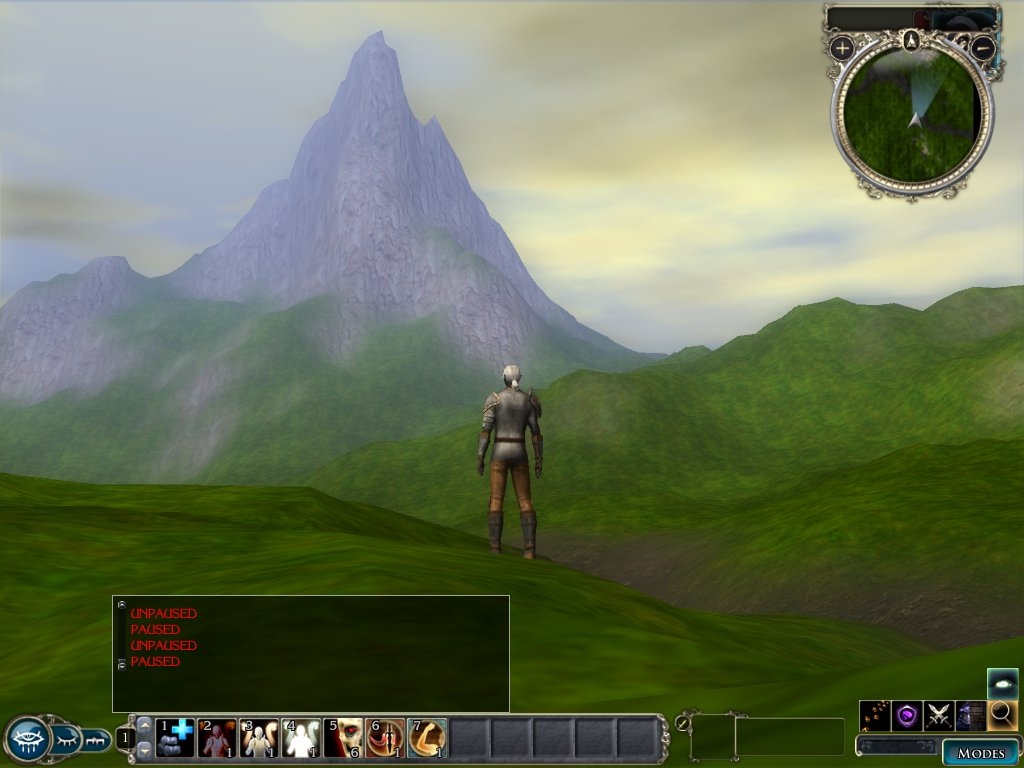This screenshot has height=768, width=1024.
Task: Click the closed eye button
Action: point(65,739)
